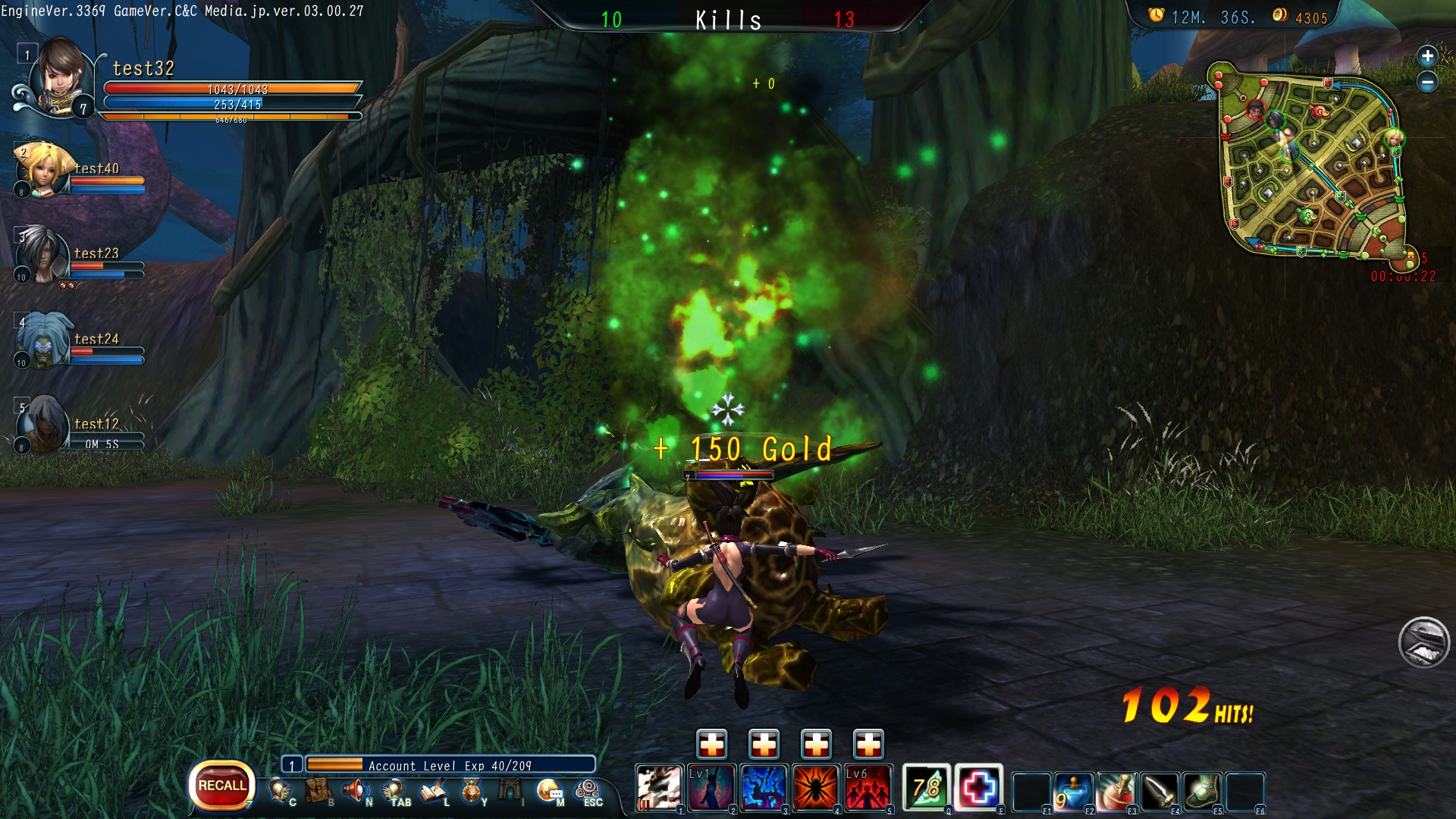This screenshot has height=819, width=1456.
Task: Open the lion medal menu
Action: point(472,791)
